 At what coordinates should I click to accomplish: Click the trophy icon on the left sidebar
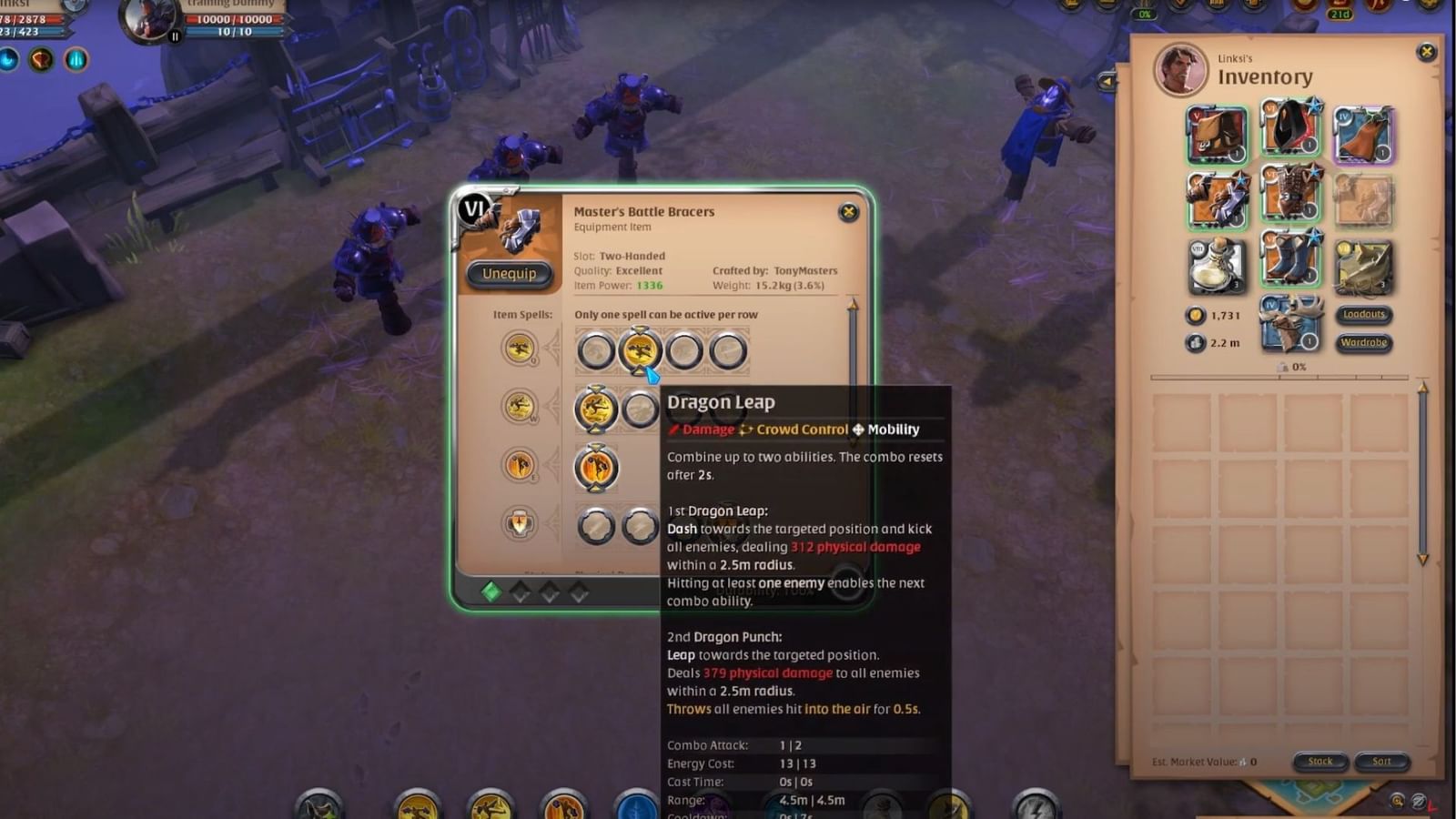tap(39, 58)
